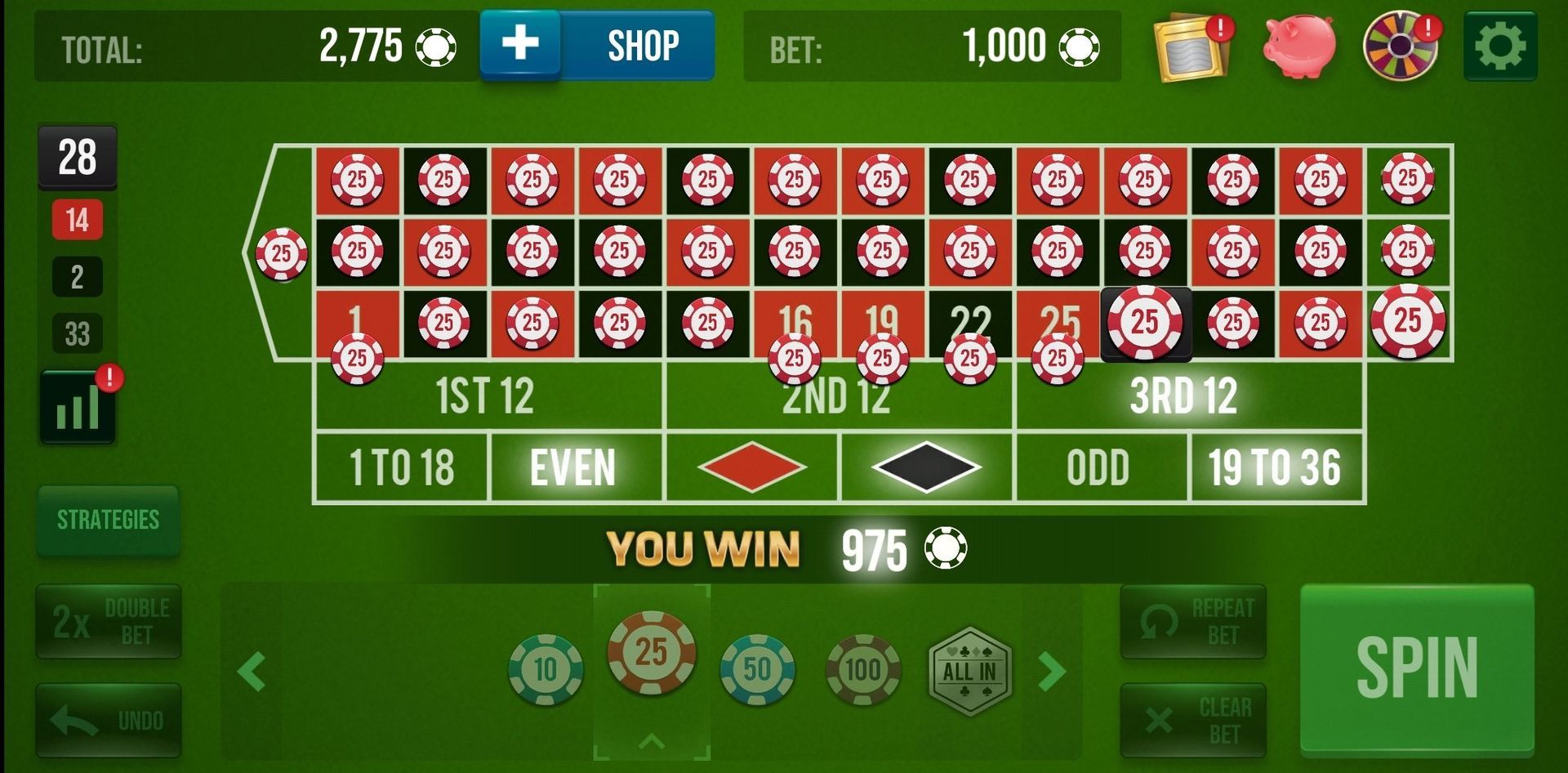This screenshot has height=773, width=1568.
Task: Open the settings gear
Action: click(1503, 45)
